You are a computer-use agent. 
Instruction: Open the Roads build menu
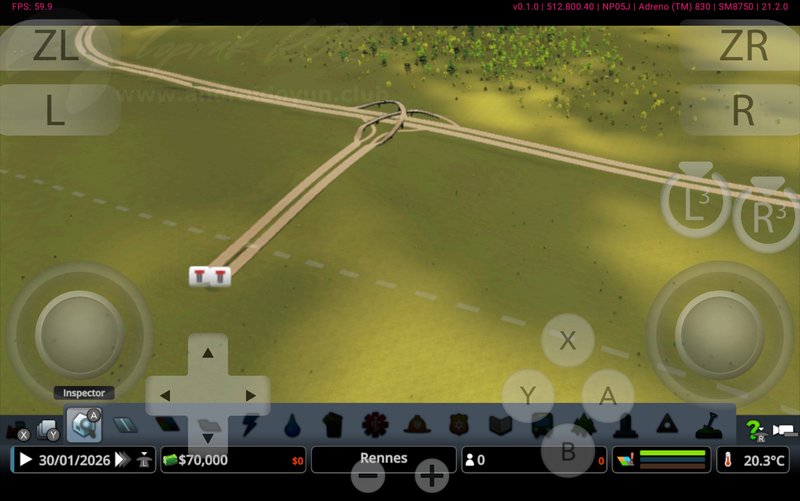(124, 428)
